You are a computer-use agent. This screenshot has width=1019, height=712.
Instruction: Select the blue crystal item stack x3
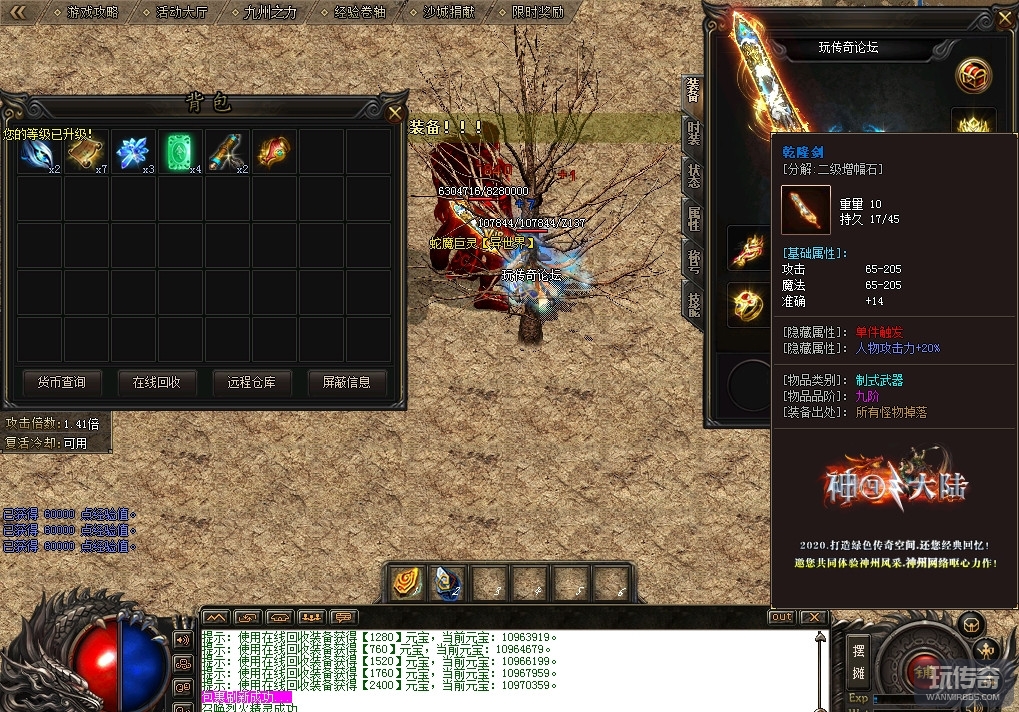[x=134, y=152]
